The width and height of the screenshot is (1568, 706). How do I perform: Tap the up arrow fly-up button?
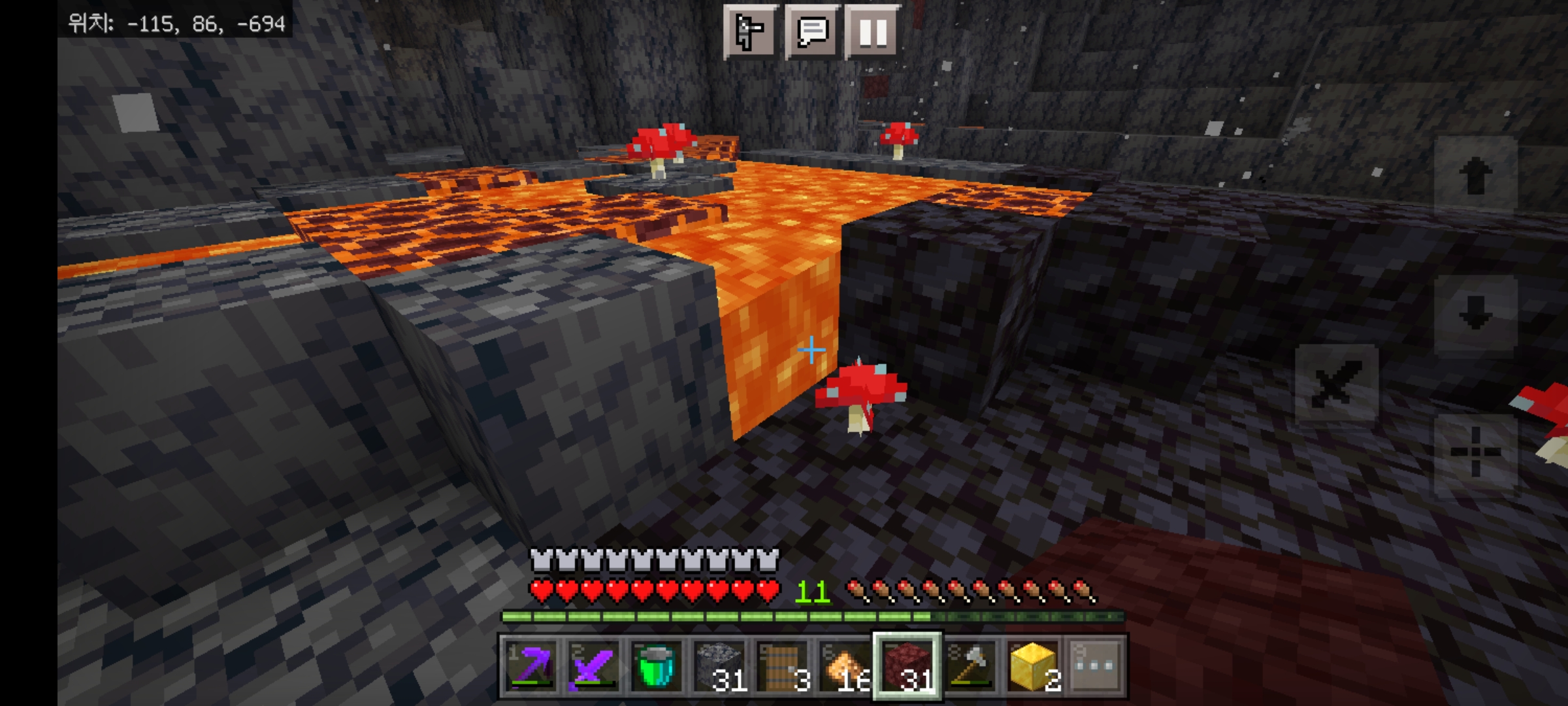[1475, 175]
